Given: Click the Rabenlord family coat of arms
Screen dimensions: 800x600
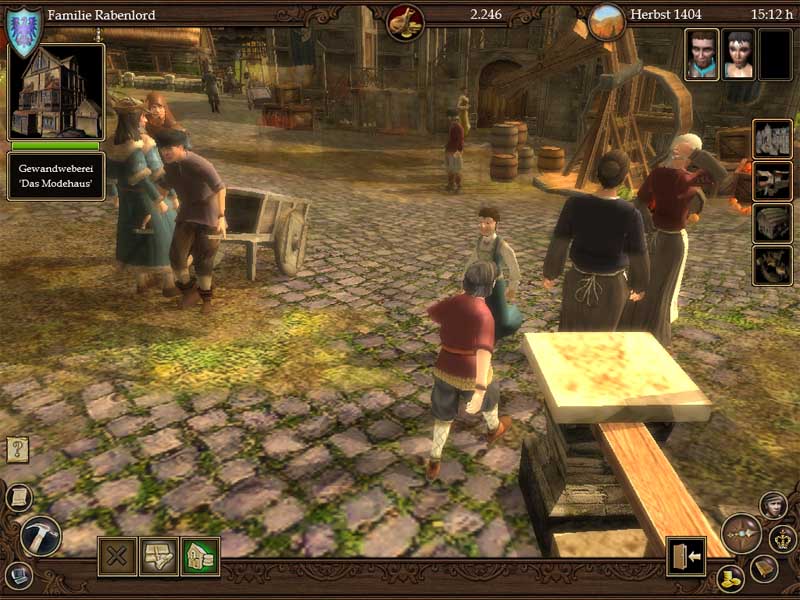Looking at the screenshot, I should [x=24, y=31].
